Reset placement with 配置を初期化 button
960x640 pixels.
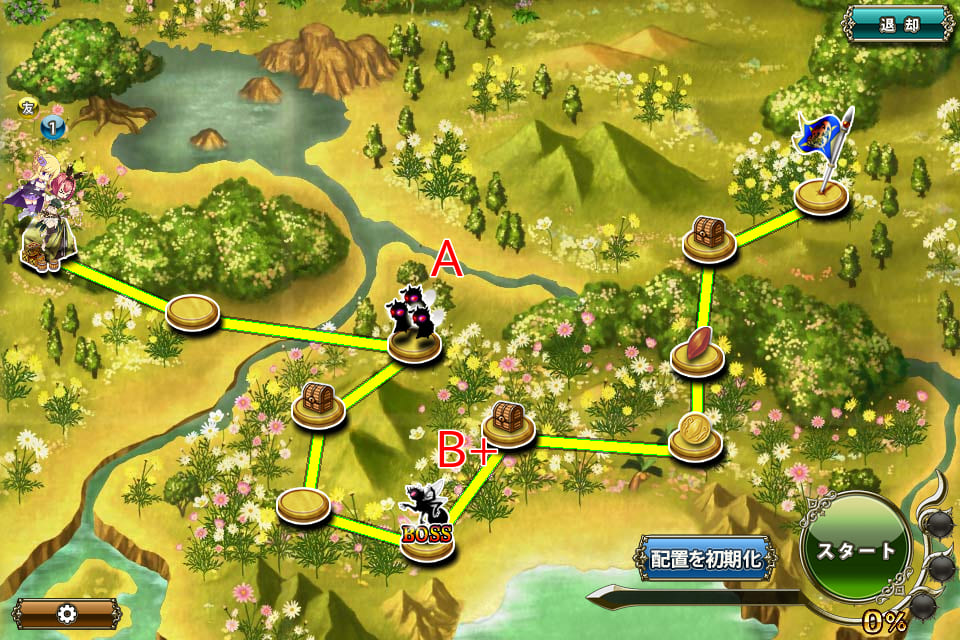(705, 559)
